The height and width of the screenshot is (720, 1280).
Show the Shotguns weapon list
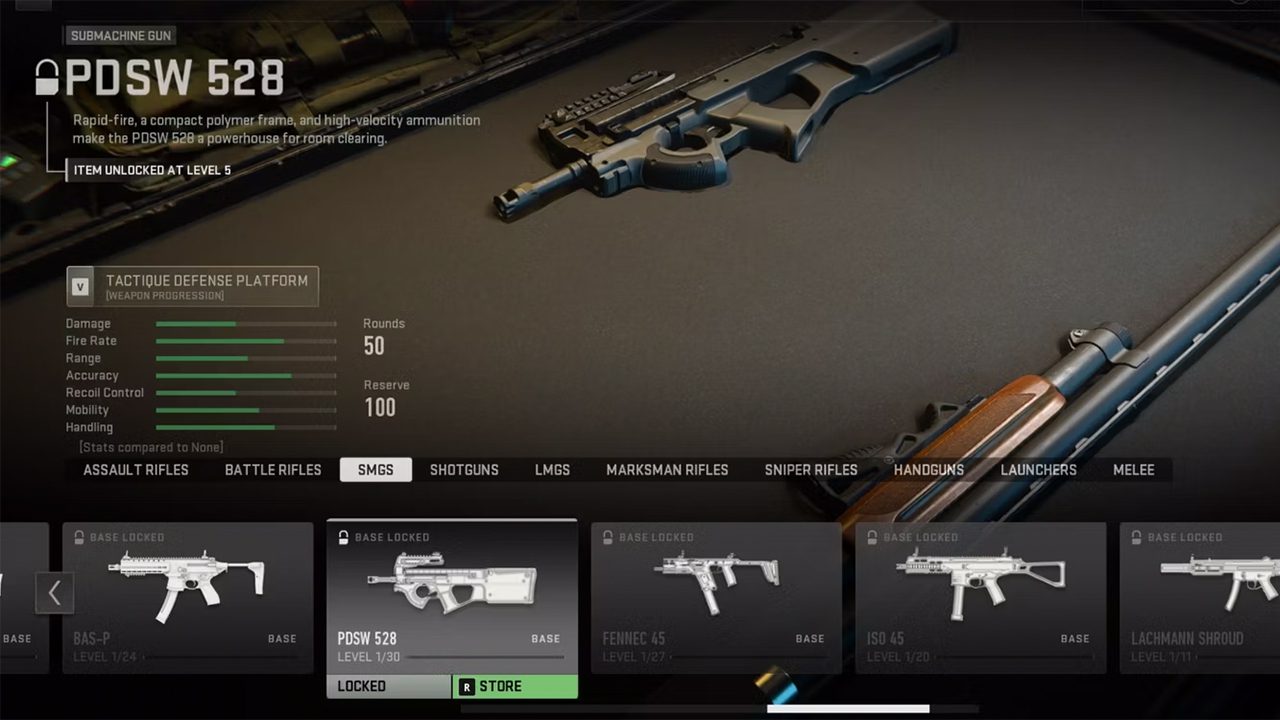tap(464, 470)
